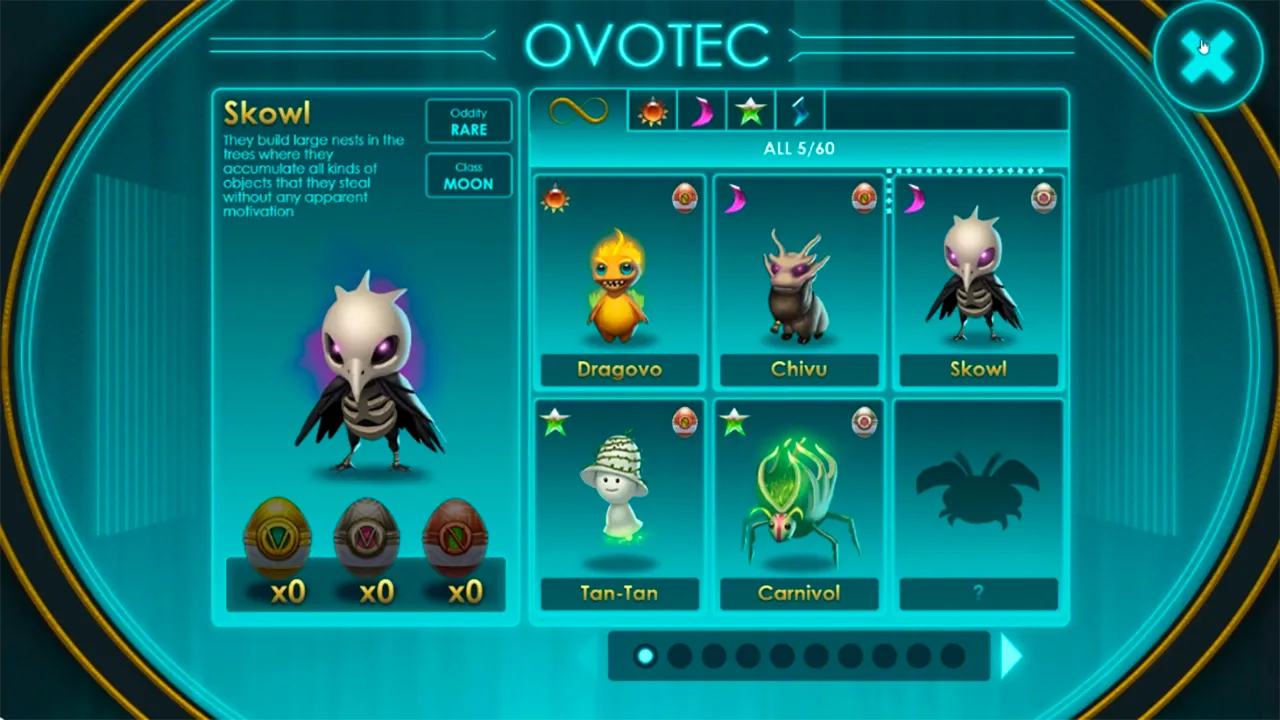This screenshot has height=720, width=1280.
Task: Open the blue lightning class tab
Action: (800, 111)
